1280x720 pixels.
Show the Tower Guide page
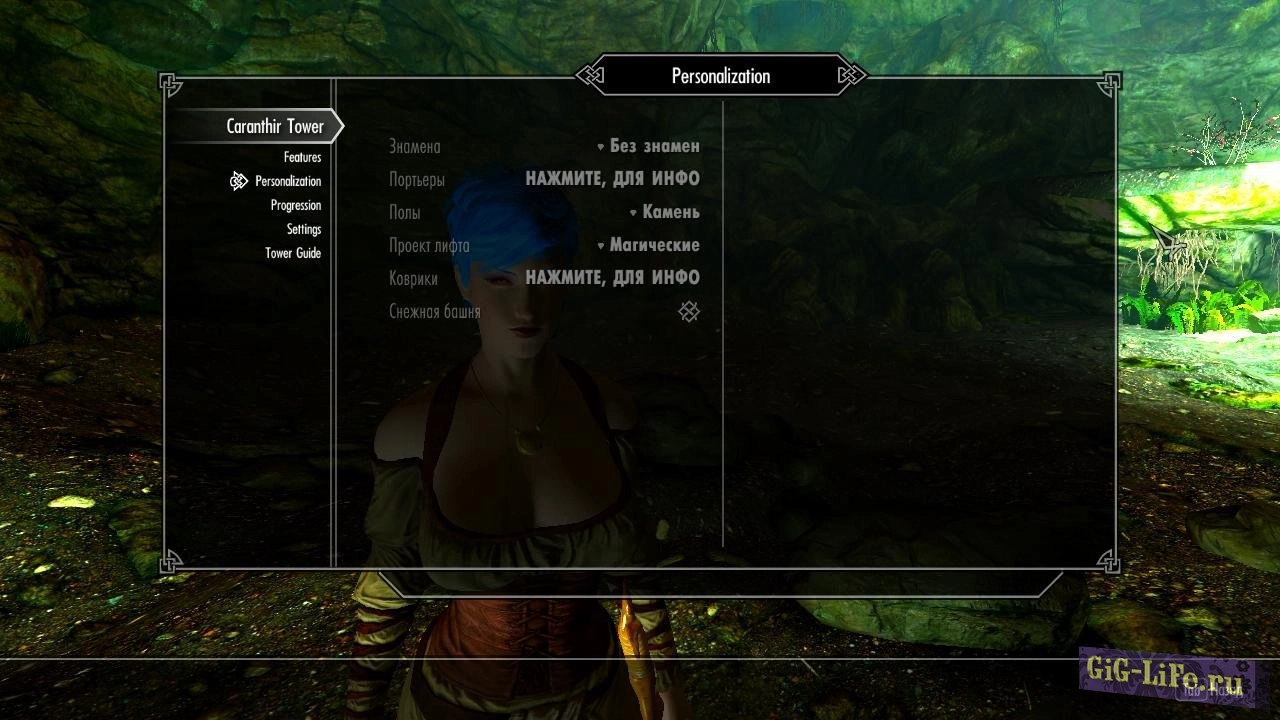(x=293, y=253)
